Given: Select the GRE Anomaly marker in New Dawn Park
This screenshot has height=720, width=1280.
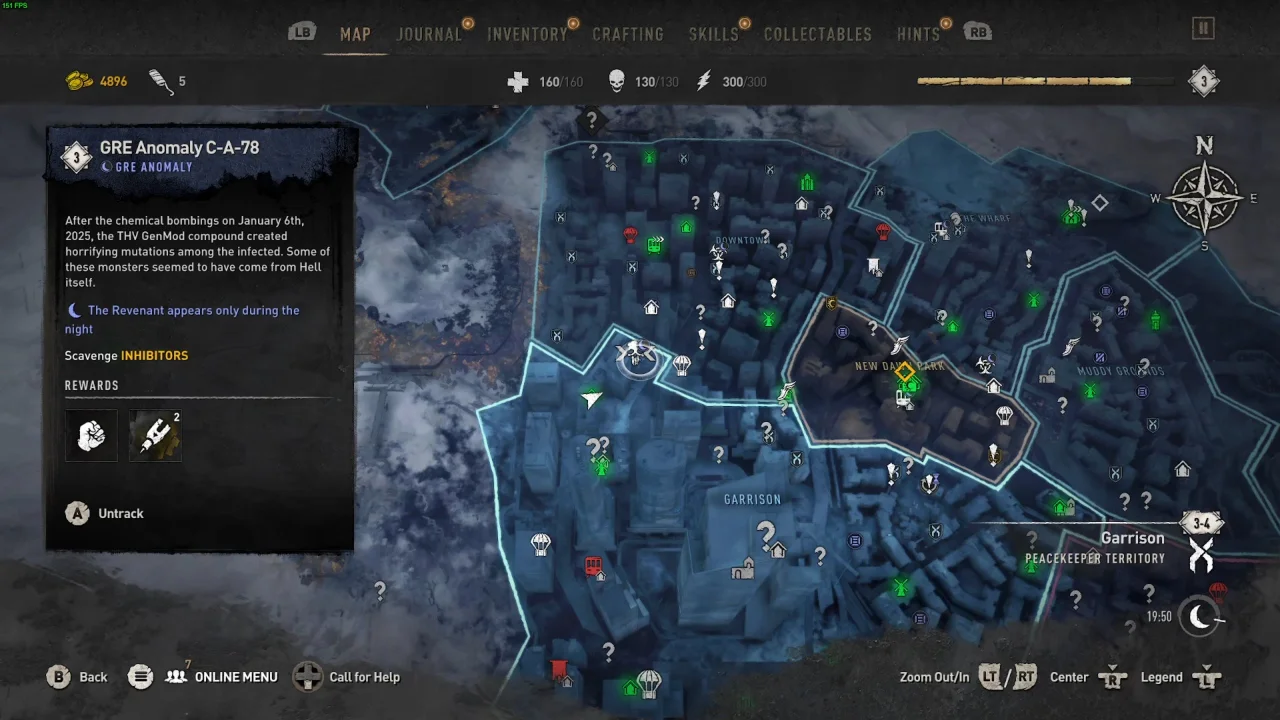Looking at the screenshot, I should click(x=904, y=373).
